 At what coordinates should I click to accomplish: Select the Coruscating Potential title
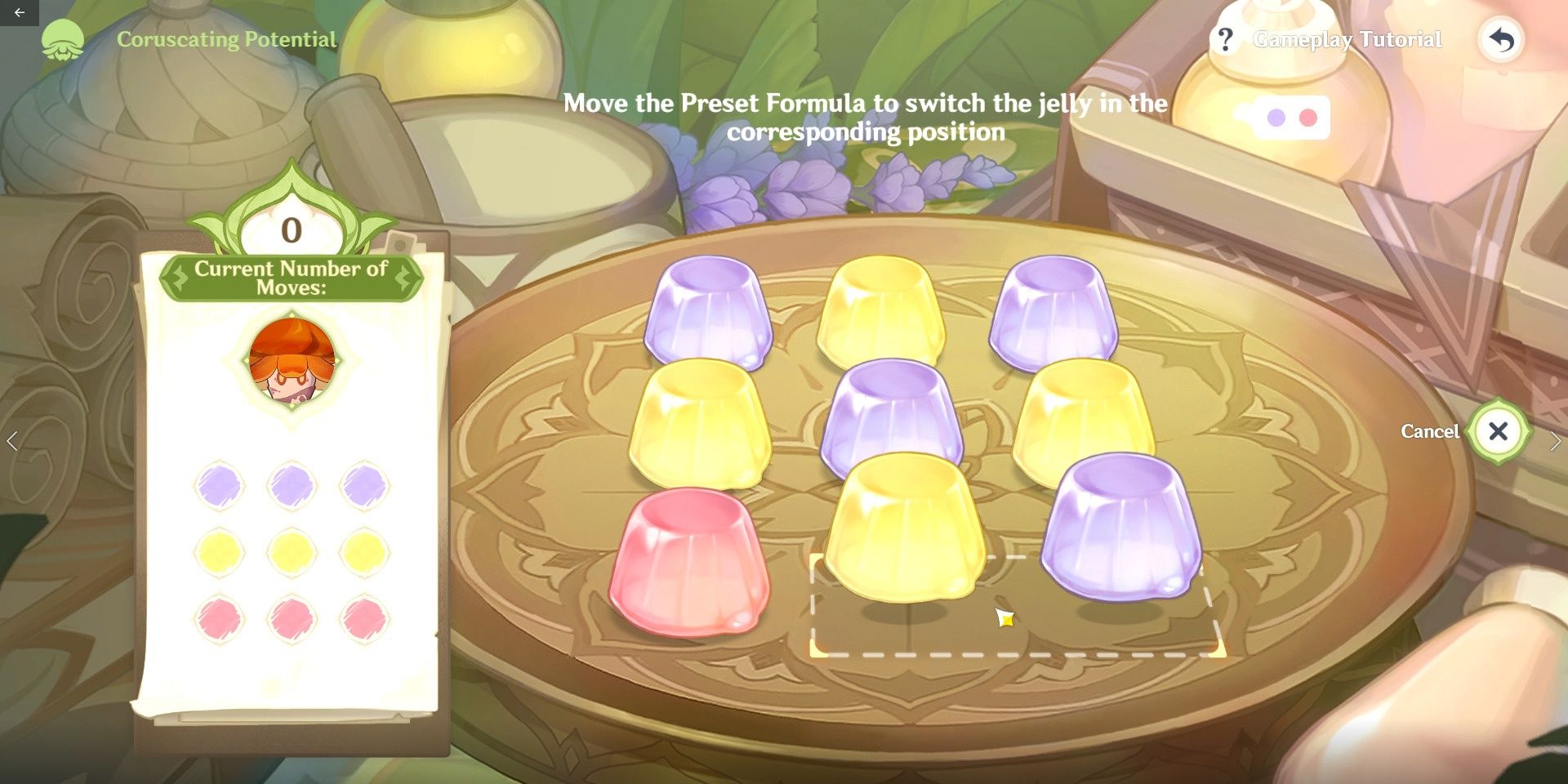click(x=226, y=38)
